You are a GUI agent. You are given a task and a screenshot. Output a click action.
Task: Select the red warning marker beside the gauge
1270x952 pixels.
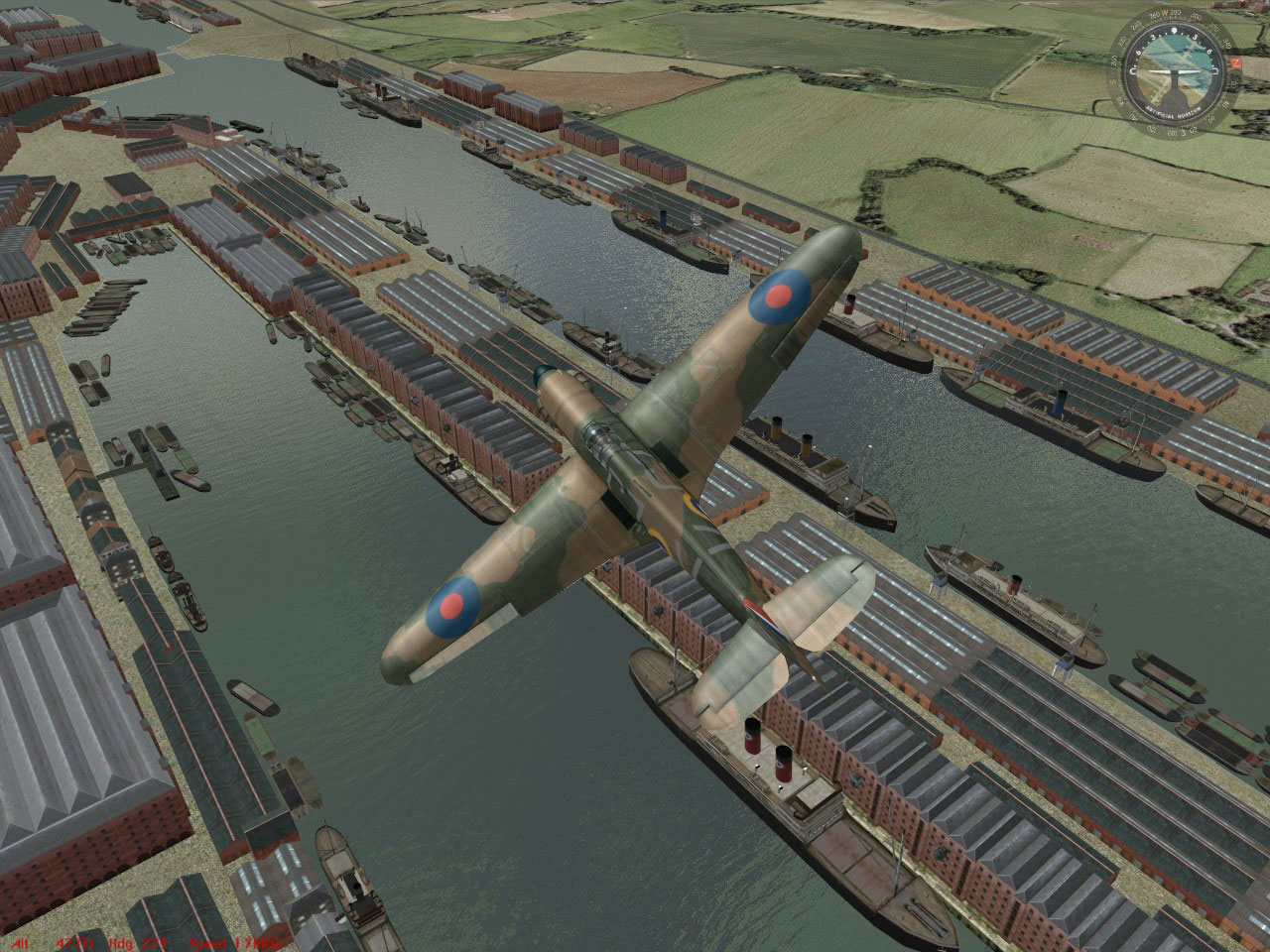pyautogui.click(x=1234, y=62)
